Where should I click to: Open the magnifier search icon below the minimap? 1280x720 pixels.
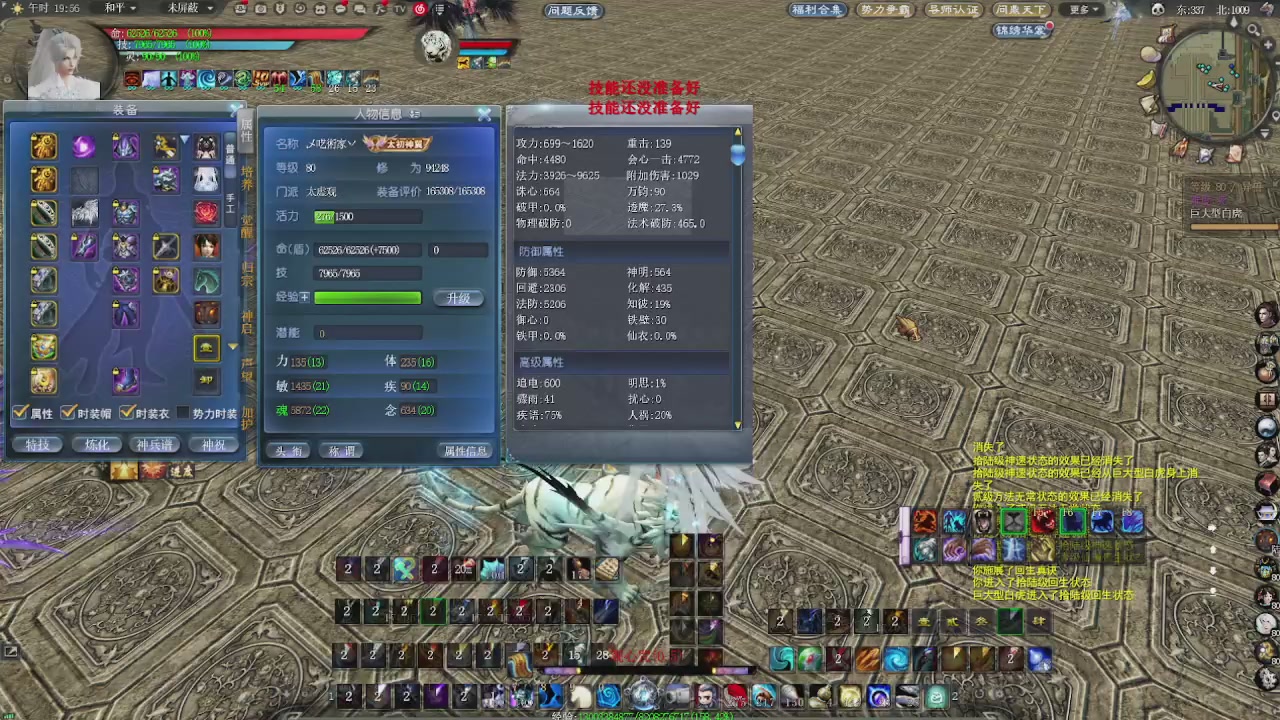tap(1253, 30)
